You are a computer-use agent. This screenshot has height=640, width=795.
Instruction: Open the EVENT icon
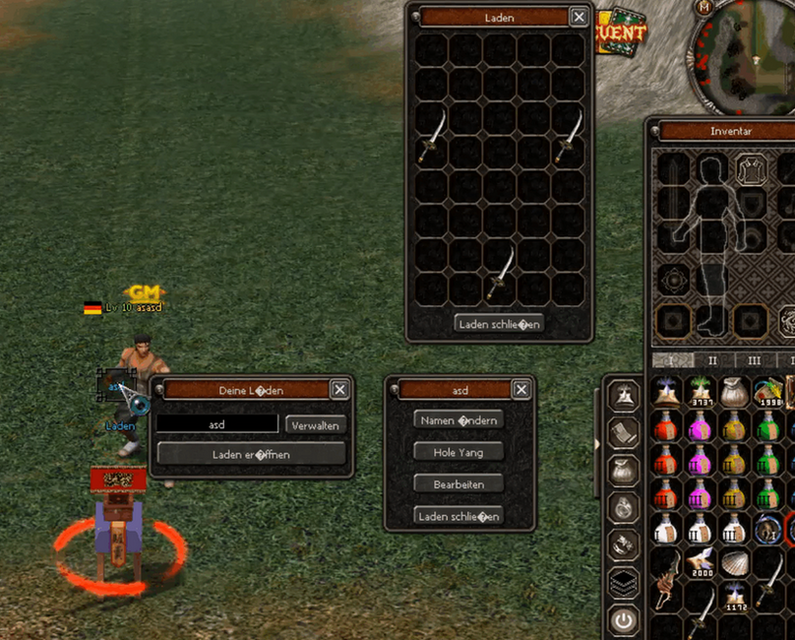pyautogui.click(x=622, y=32)
